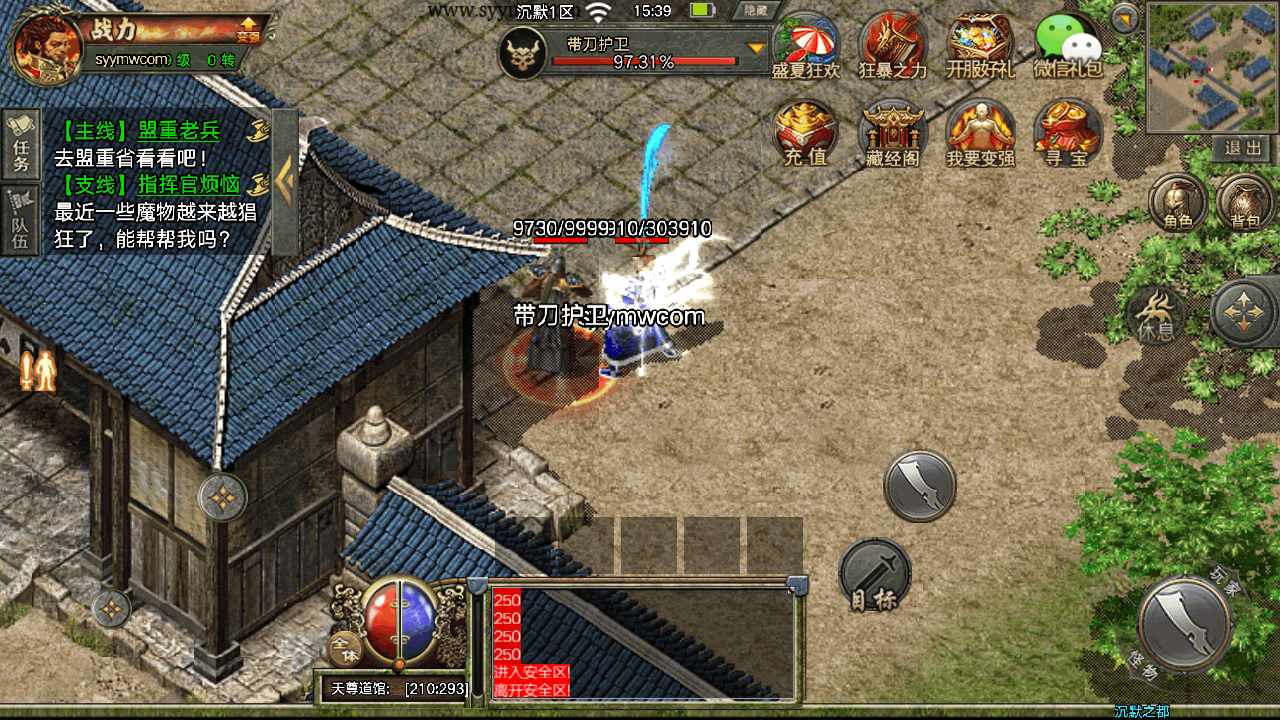
Task: Open the 角色 character sheet
Action: pyautogui.click(x=1178, y=203)
